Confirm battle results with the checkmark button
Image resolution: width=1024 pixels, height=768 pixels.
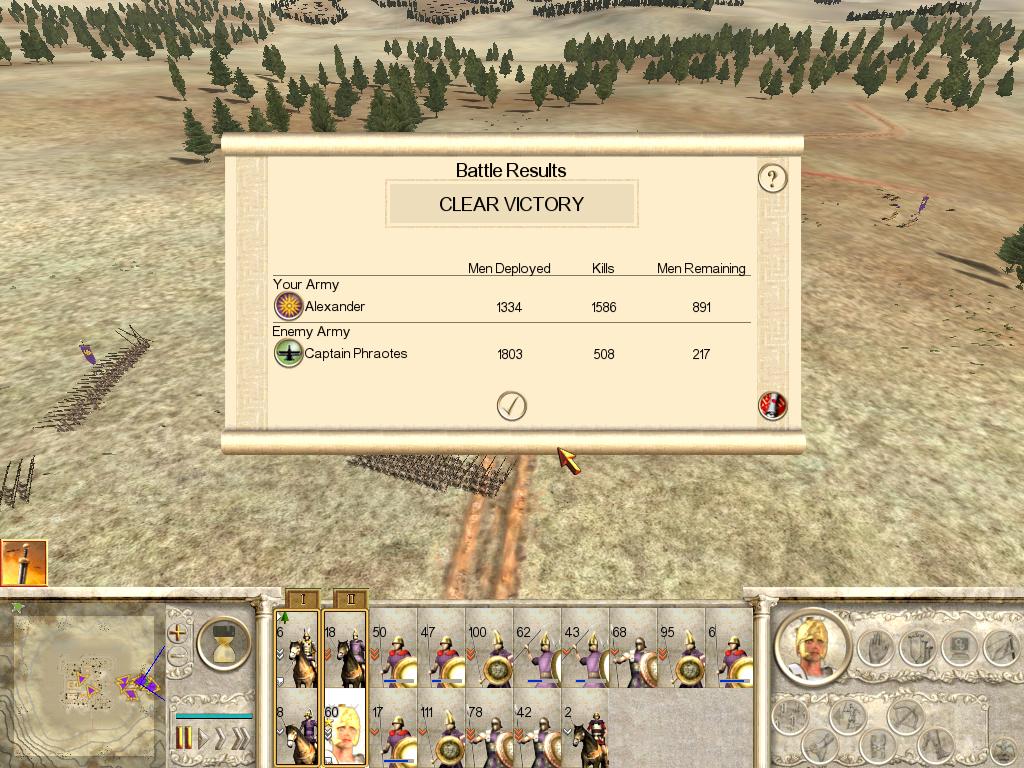(512, 405)
